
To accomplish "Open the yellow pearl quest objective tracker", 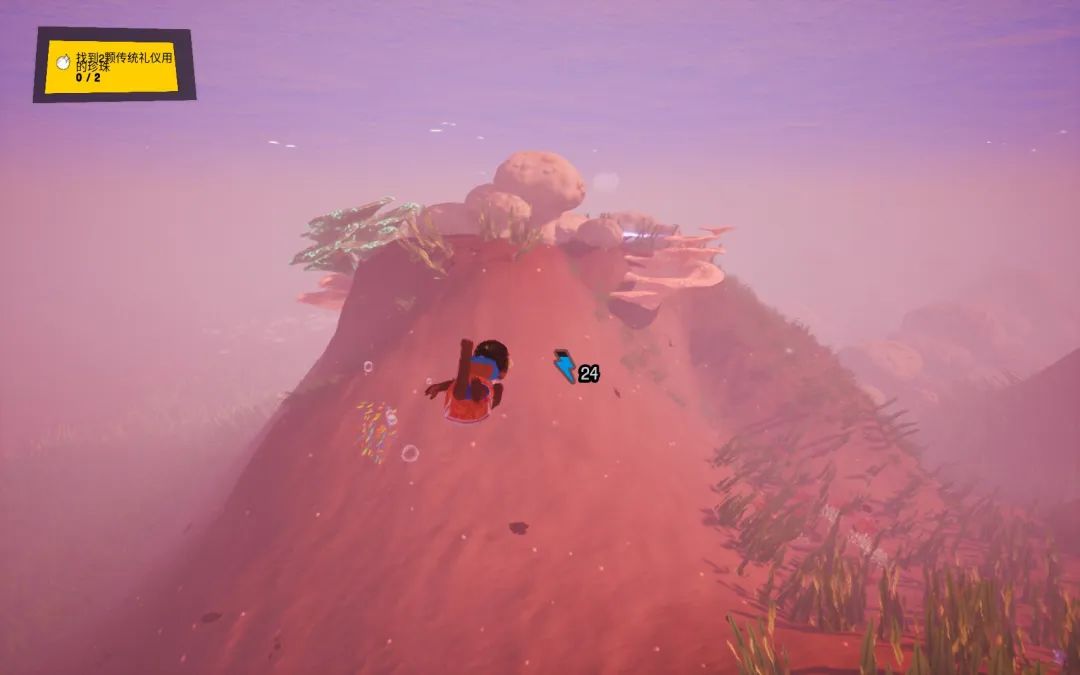I will [x=113, y=65].
